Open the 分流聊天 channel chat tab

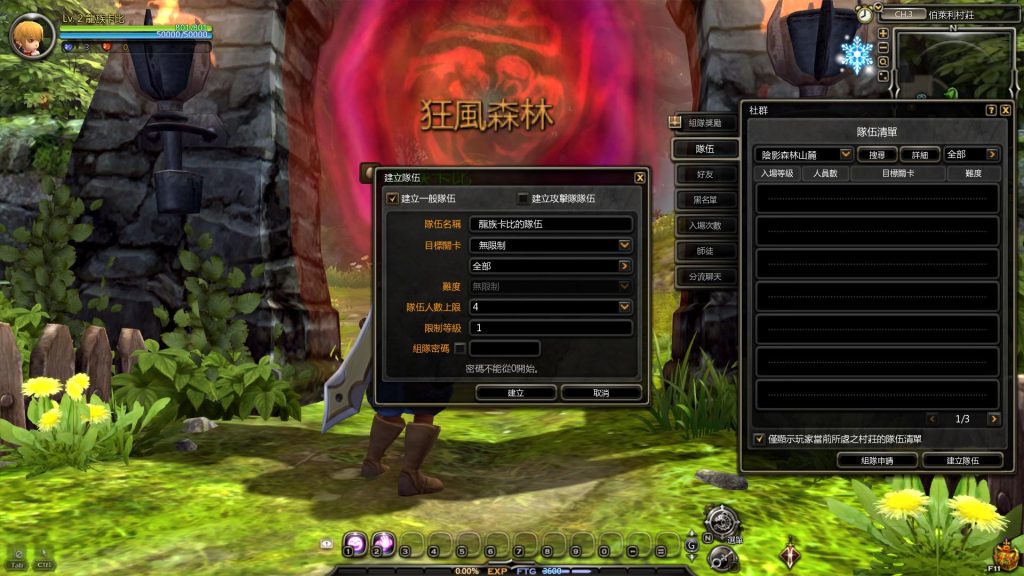point(705,276)
